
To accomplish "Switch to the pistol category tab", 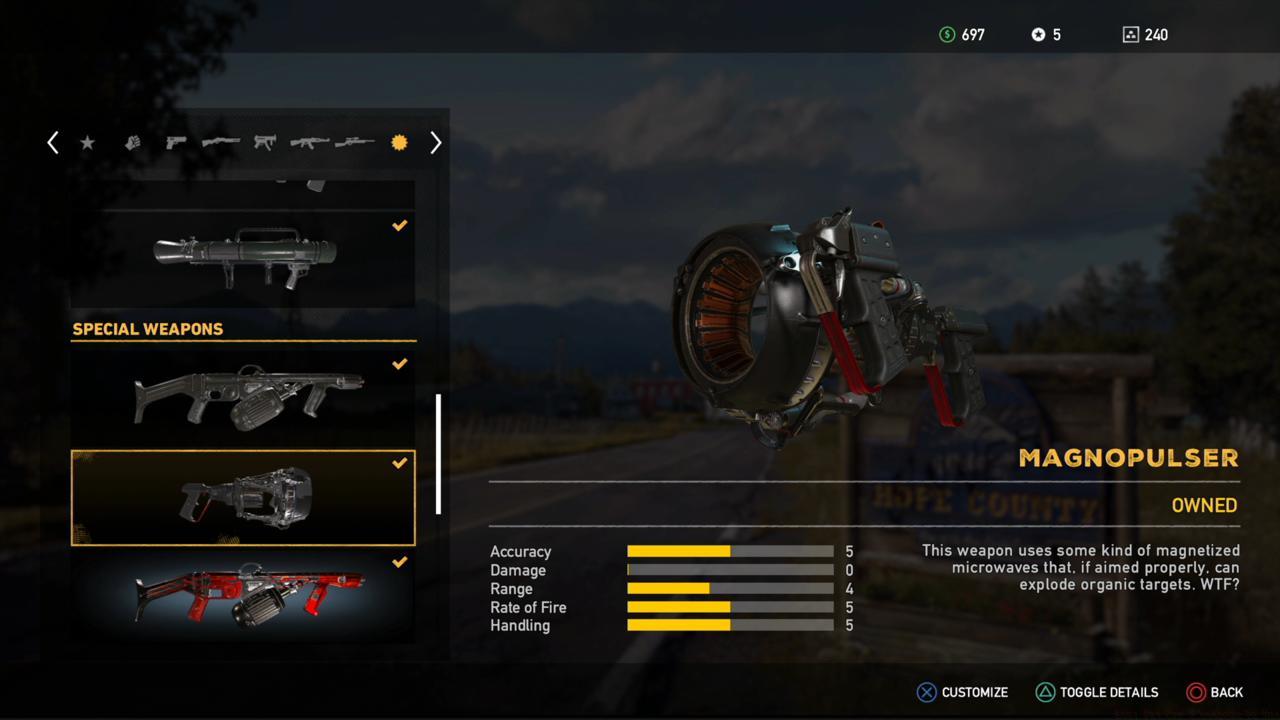I will tap(176, 143).
